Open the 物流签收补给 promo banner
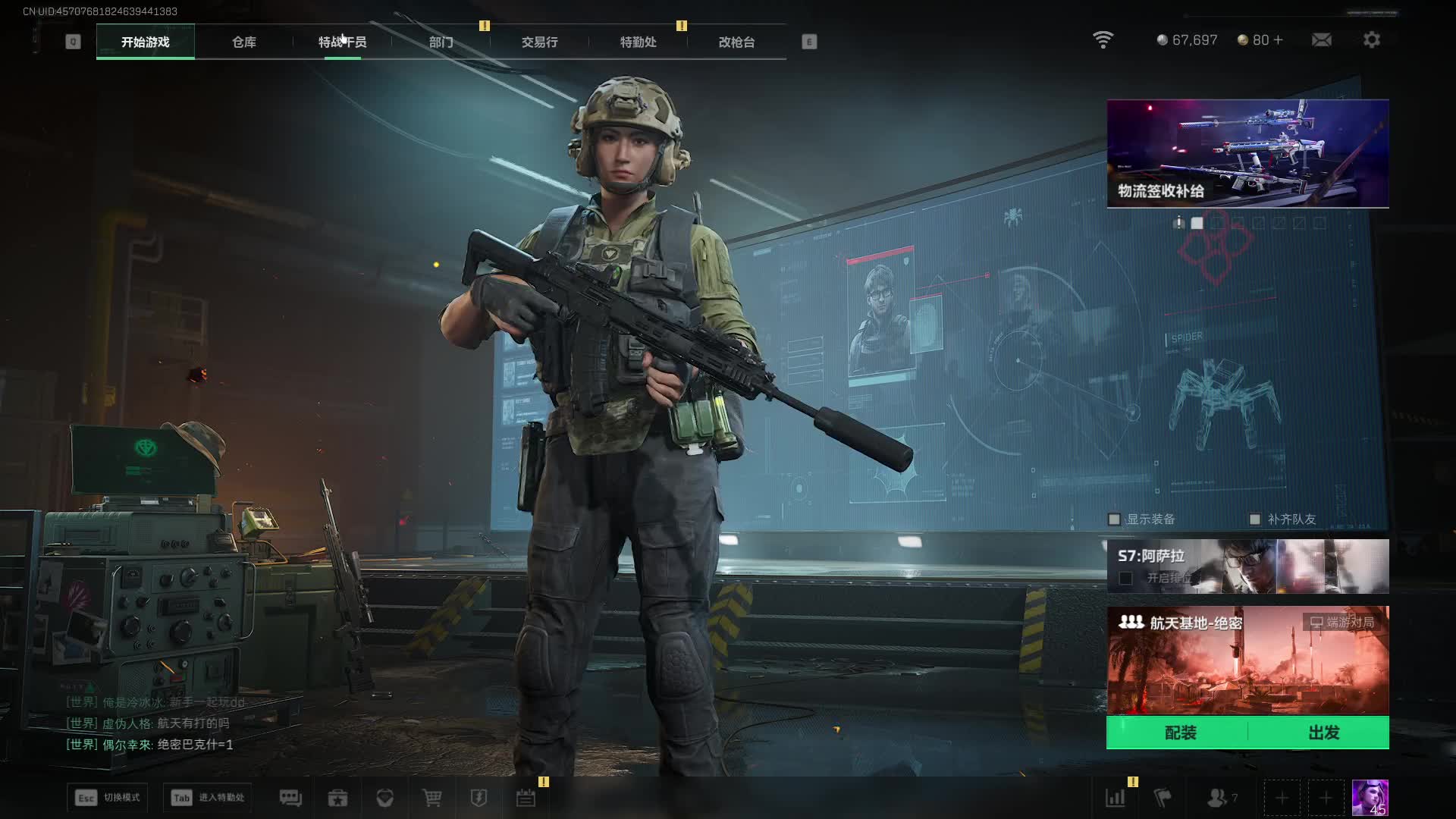Viewport: 1456px width, 819px height. [1247, 153]
